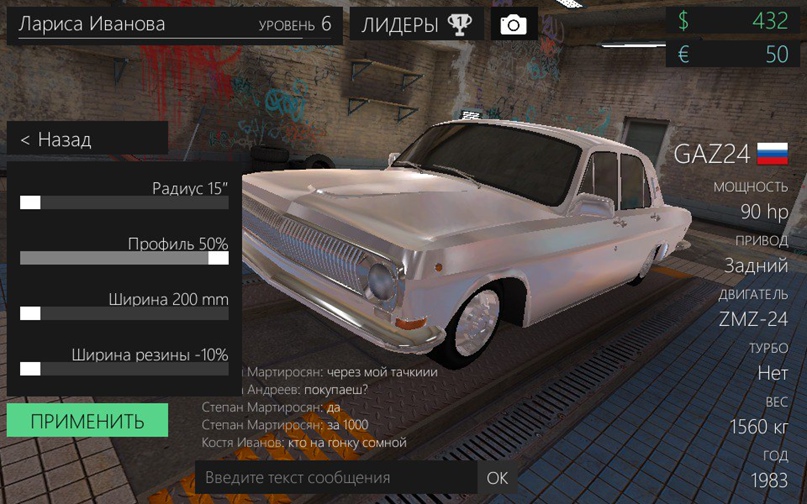807x504 pixels.
Task: Adjust the Ширина 200 mm slider
Action: (31, 314)
